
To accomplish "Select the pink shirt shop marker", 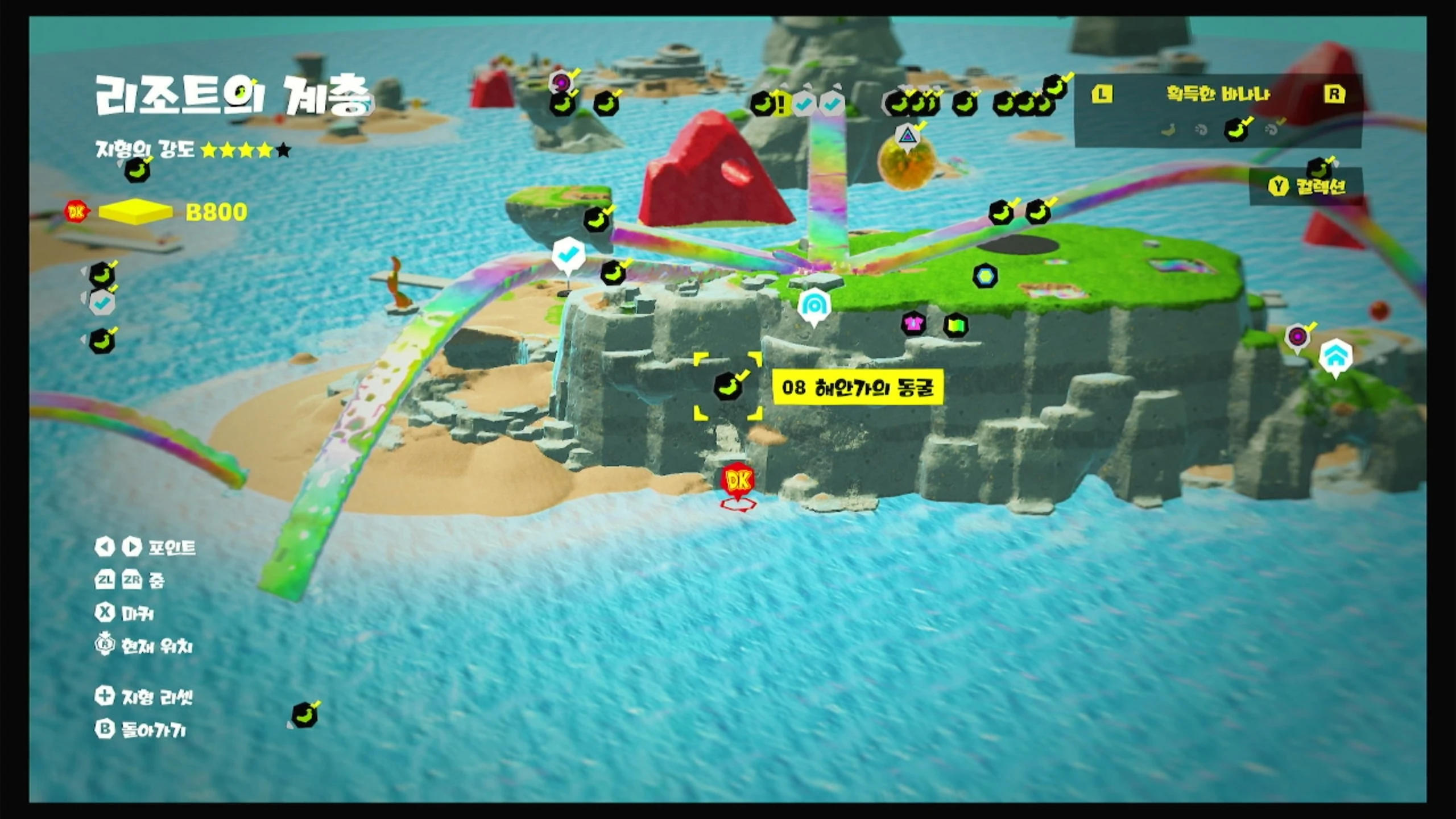I will pyautogui.click(x=913, y=324).
